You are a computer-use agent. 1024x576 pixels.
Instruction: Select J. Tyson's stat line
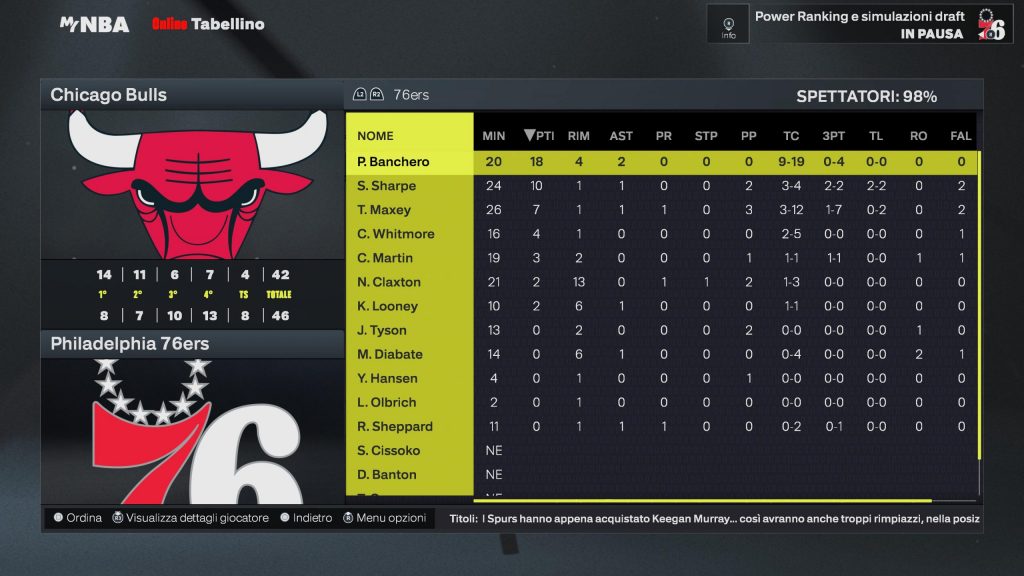(x=382, y=330)
